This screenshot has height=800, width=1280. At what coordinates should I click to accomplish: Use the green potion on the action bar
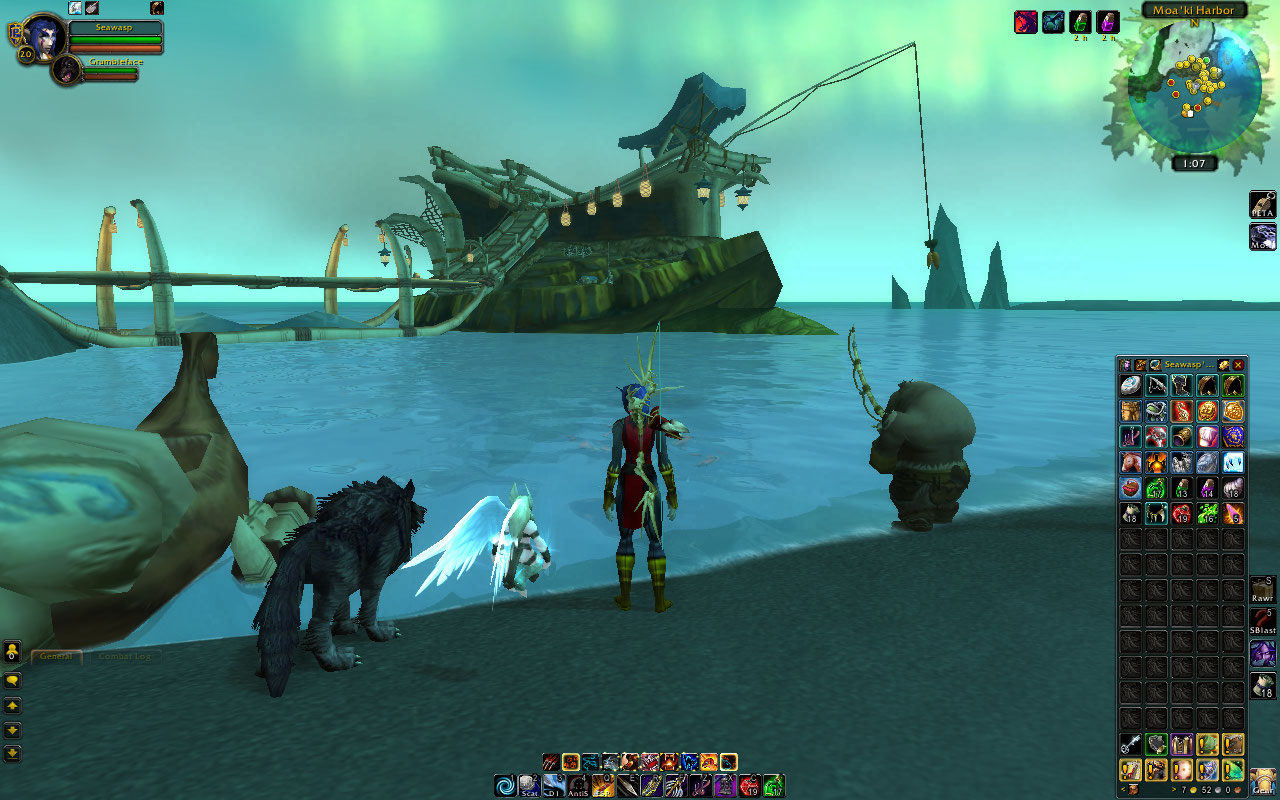(773, 786)
